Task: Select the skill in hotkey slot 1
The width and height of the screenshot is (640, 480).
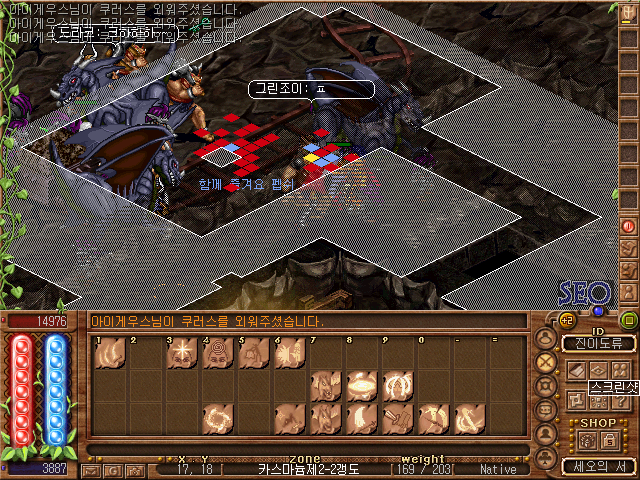Action: click(110, 352)
